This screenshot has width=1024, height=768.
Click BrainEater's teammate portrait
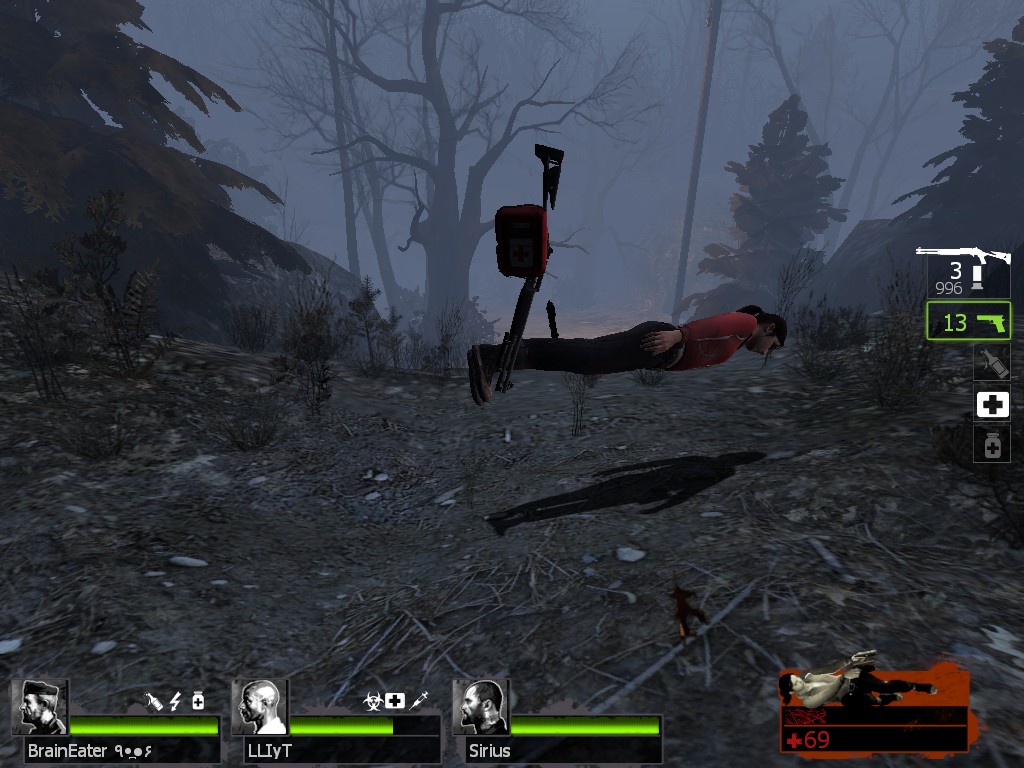pos(40,708)
